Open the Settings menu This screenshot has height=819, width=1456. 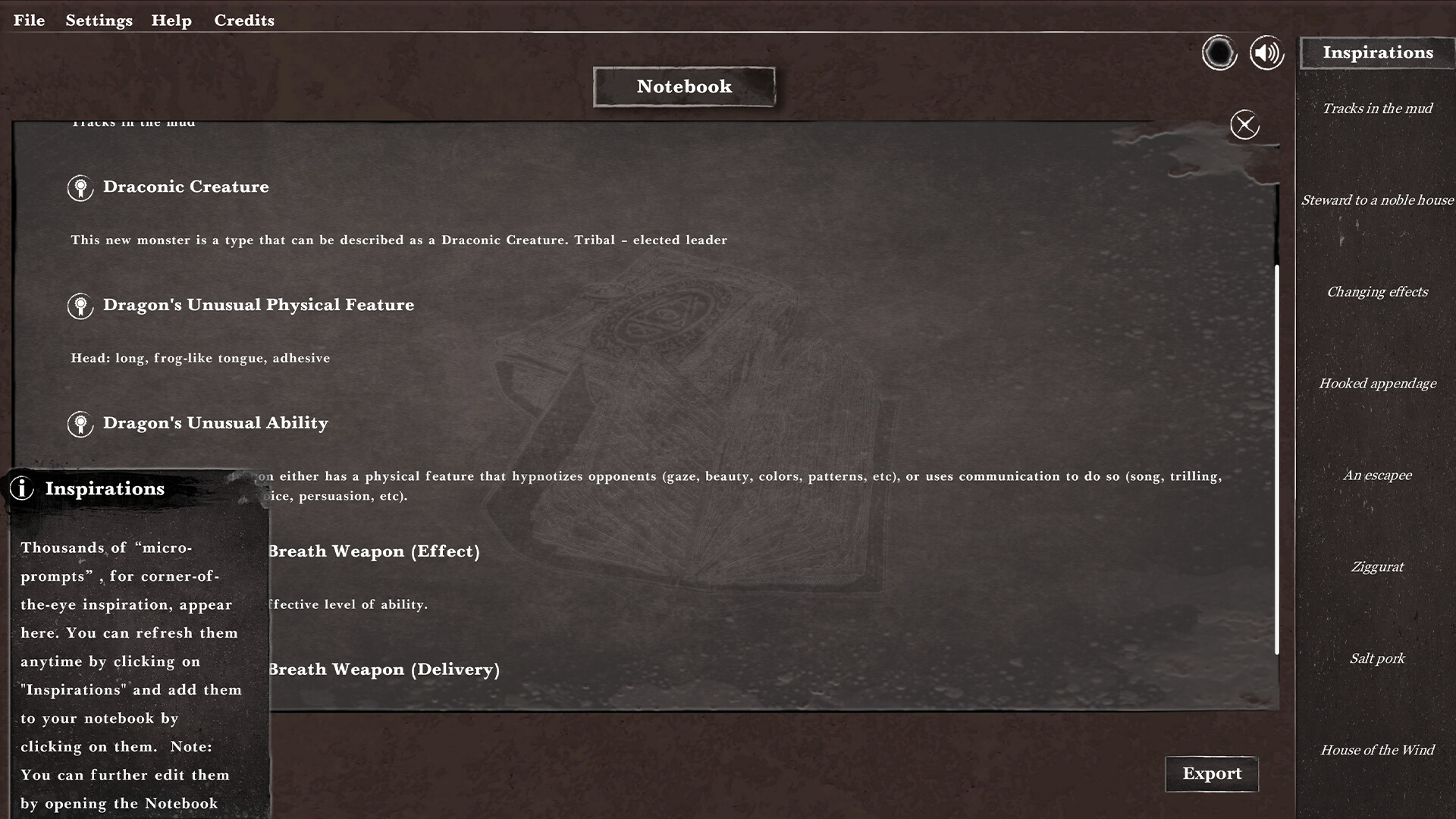[x=99, y=20]
